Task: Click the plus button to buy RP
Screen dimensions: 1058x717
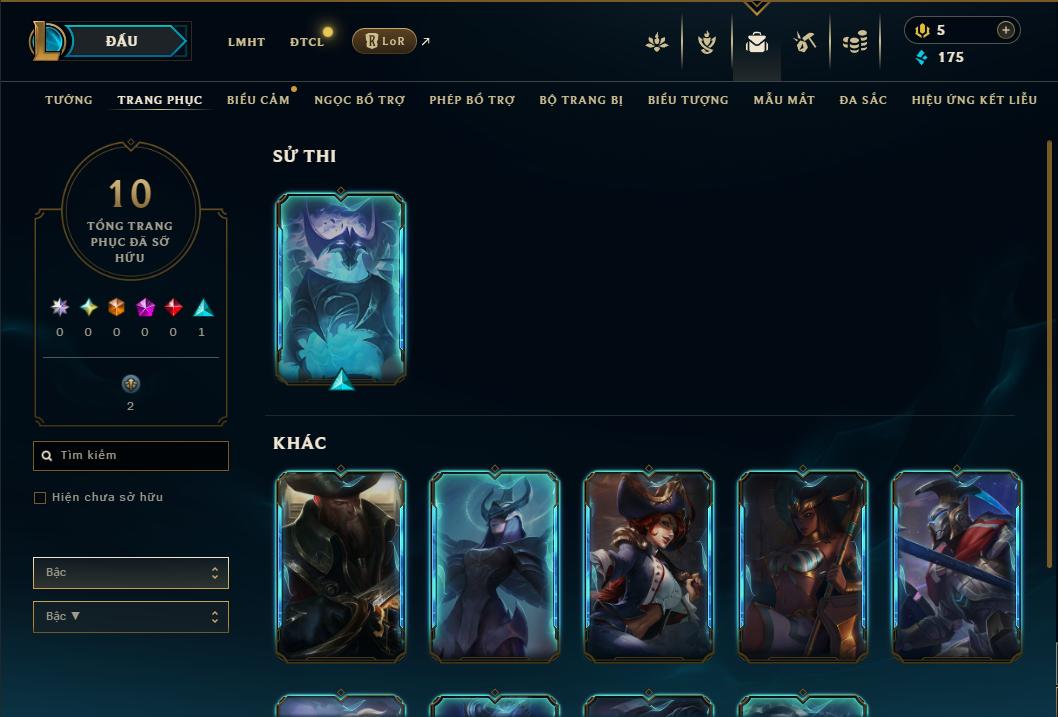Action: [1005, 30]
